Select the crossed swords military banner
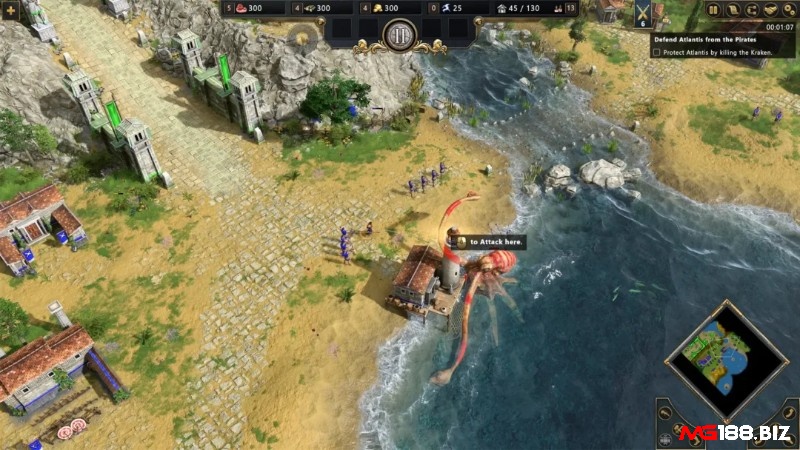The height and width of the screenshot is (450, 800). click(x=642, y=13)
